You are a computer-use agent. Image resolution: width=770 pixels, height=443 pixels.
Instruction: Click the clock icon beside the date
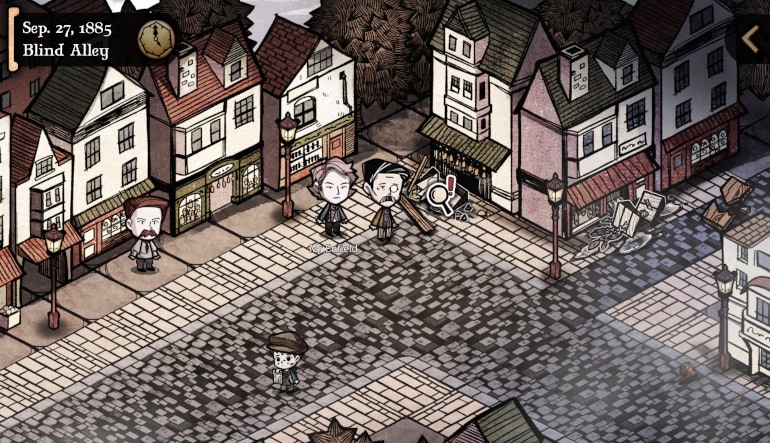coord(153,38)
